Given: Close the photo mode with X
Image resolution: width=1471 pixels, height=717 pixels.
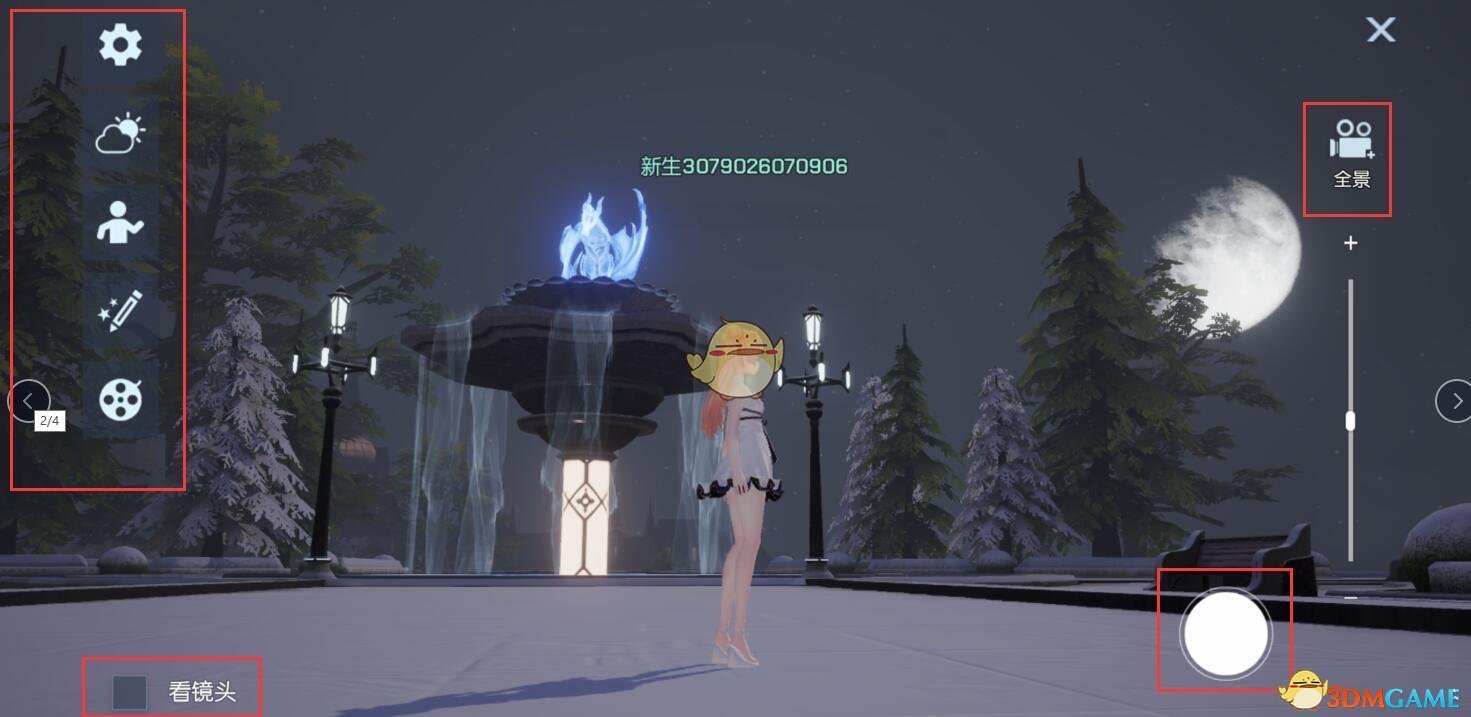Looking at the screenshot, I should pos(1381,30).
